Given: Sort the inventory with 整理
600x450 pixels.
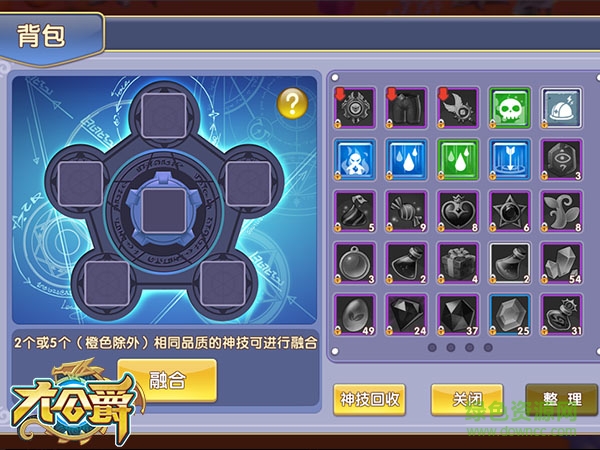Looking at the screenshot, I should (560, 399).
